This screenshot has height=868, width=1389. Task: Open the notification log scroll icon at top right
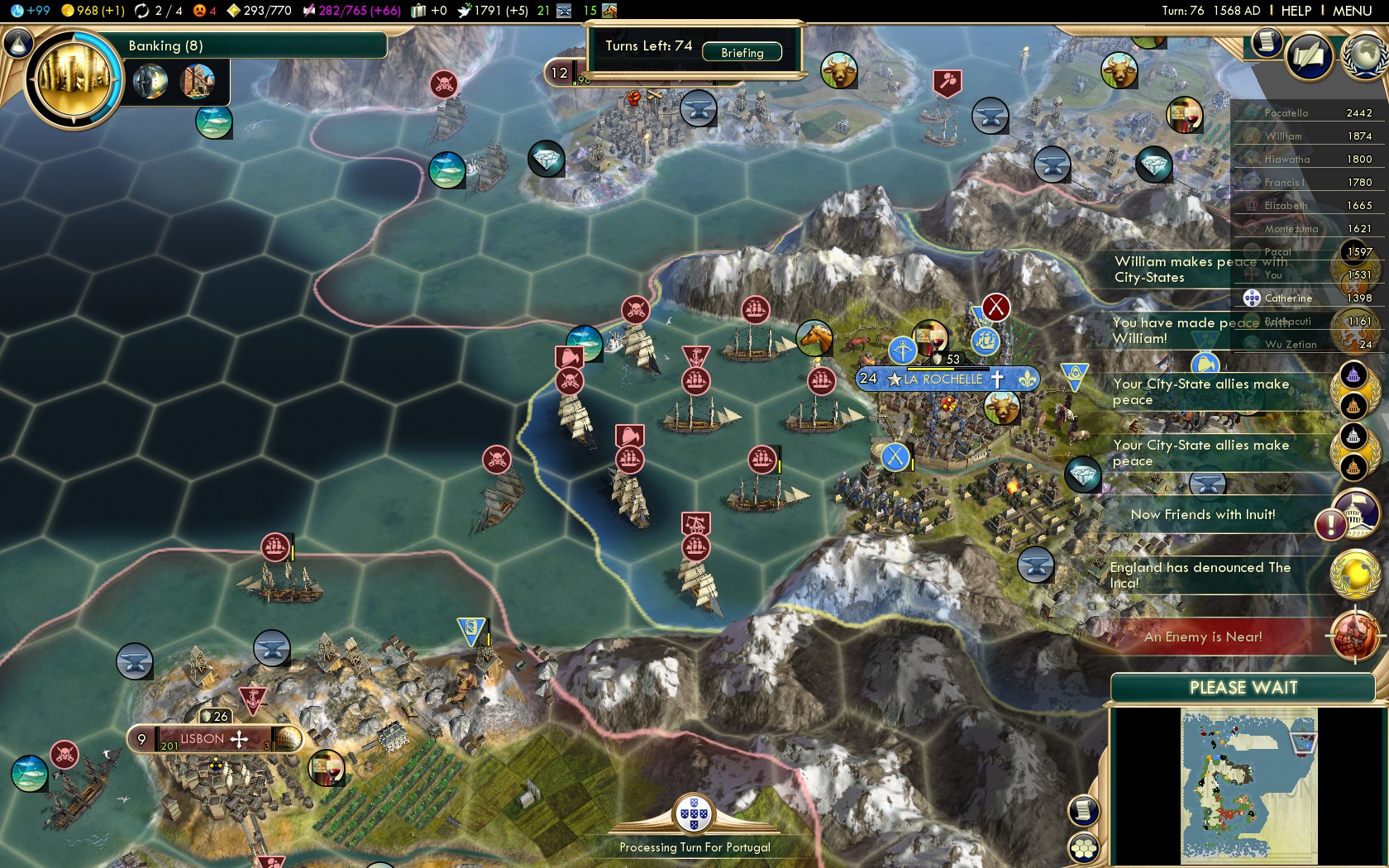(1265, 41)
